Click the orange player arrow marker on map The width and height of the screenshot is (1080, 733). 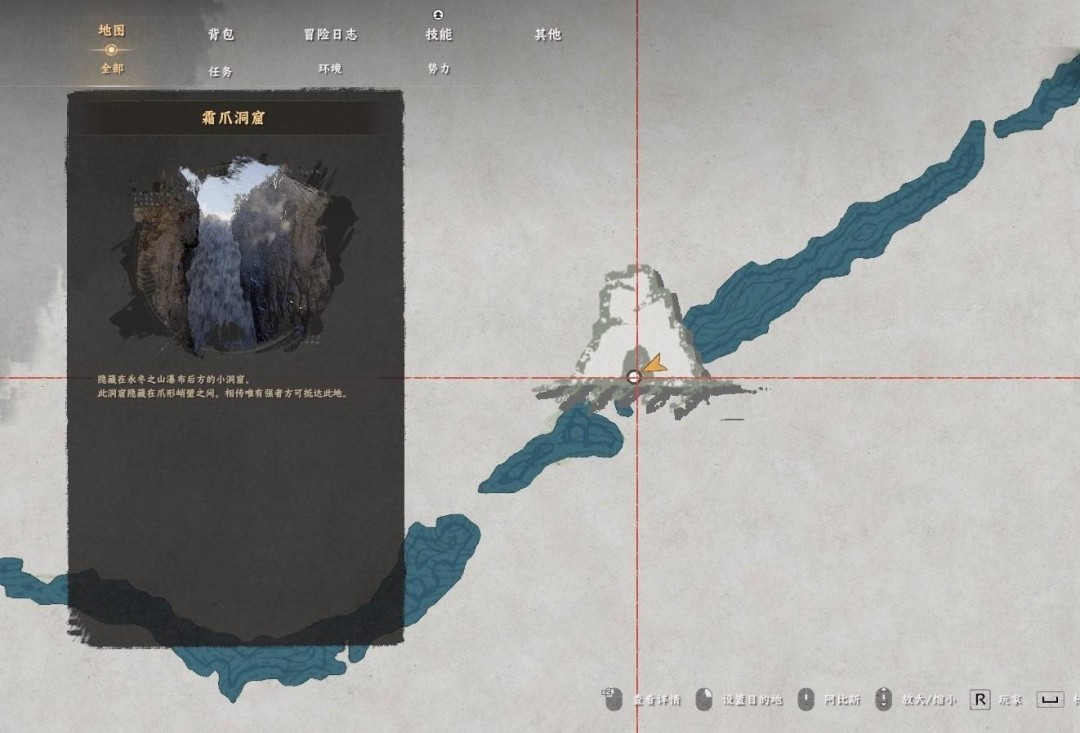[x=654, y=365]
